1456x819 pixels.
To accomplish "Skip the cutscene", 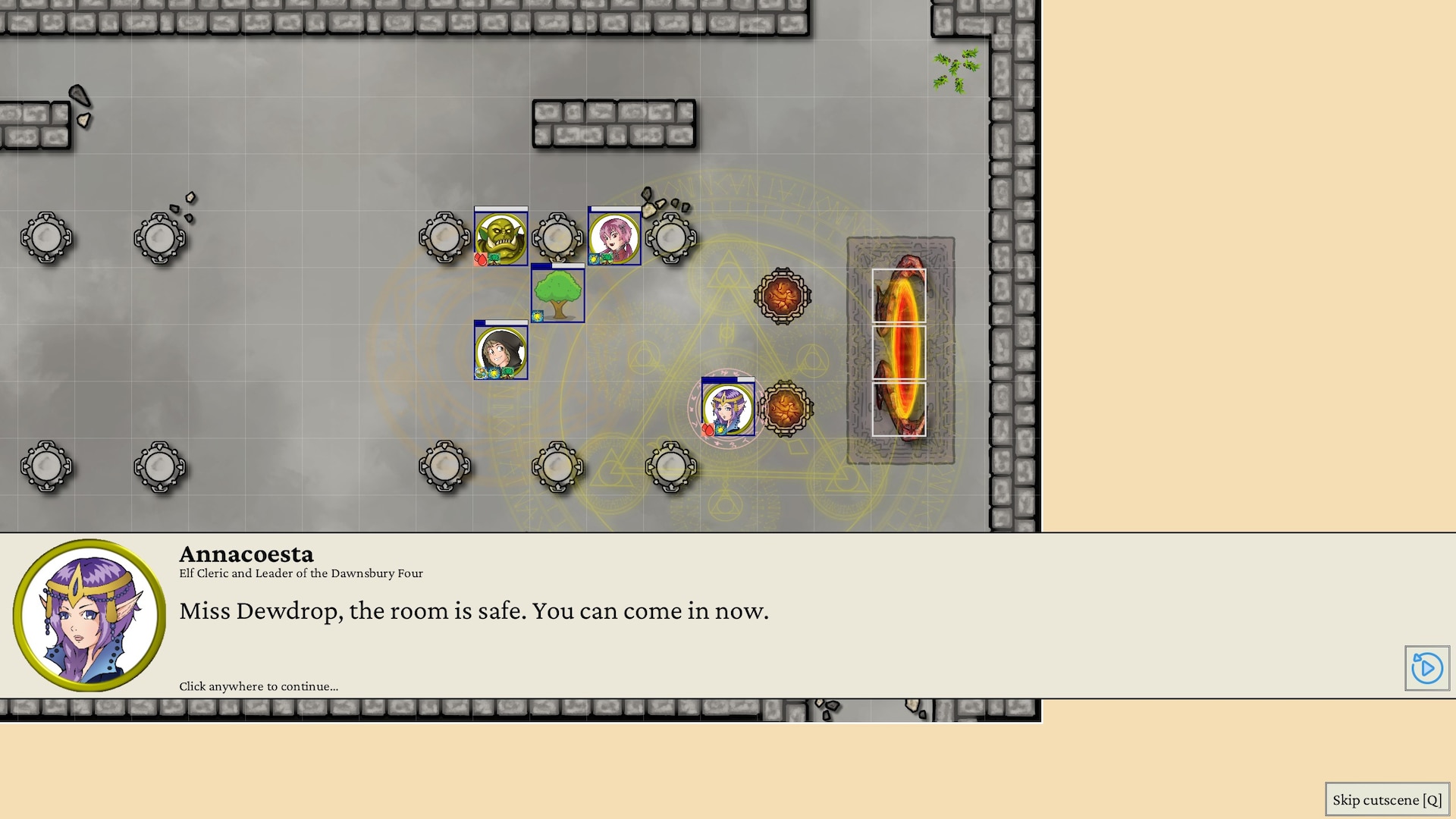I will (x=1387, y=800).
